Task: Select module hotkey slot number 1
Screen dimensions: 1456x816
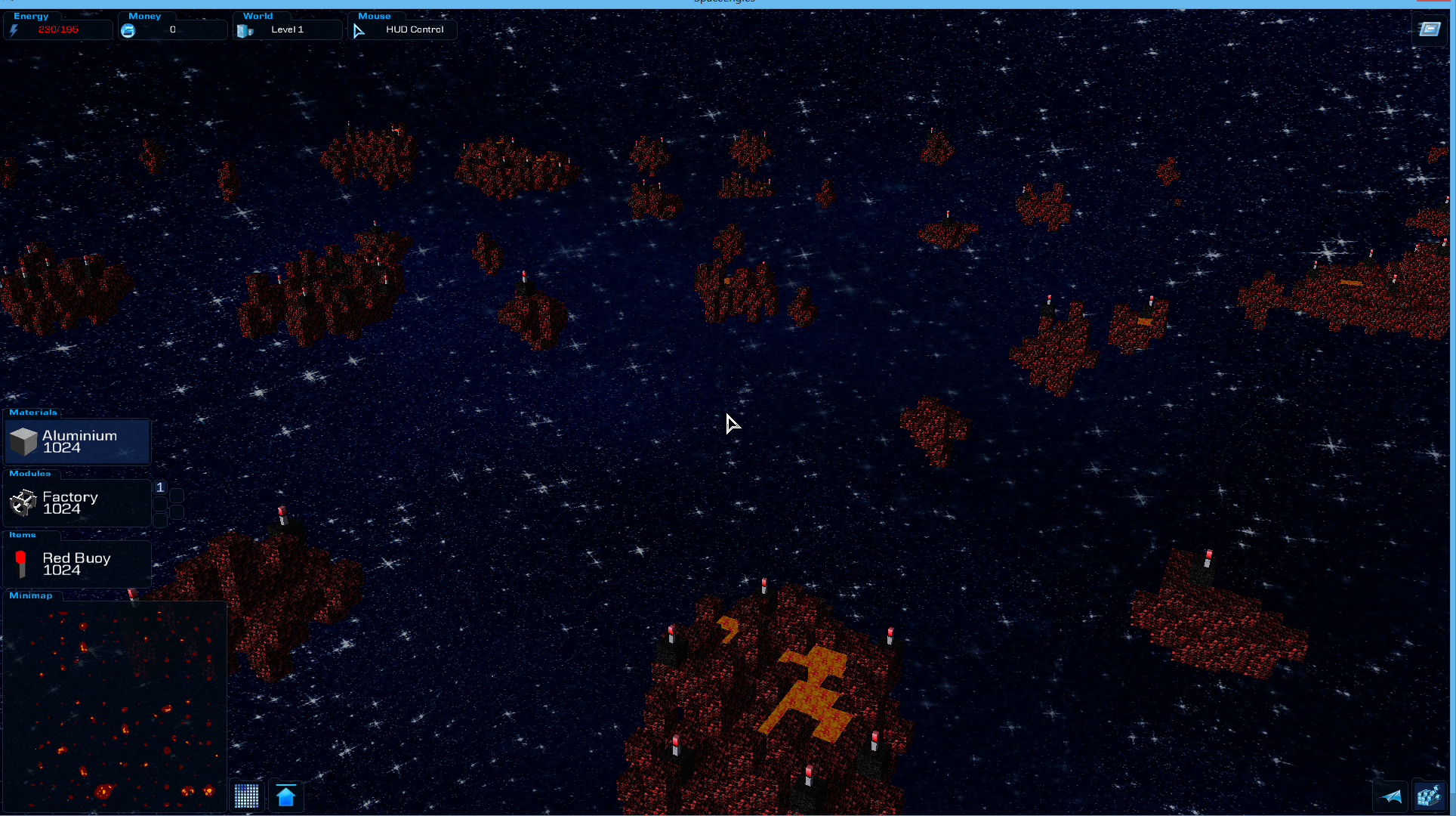Action: click(160, 487)
